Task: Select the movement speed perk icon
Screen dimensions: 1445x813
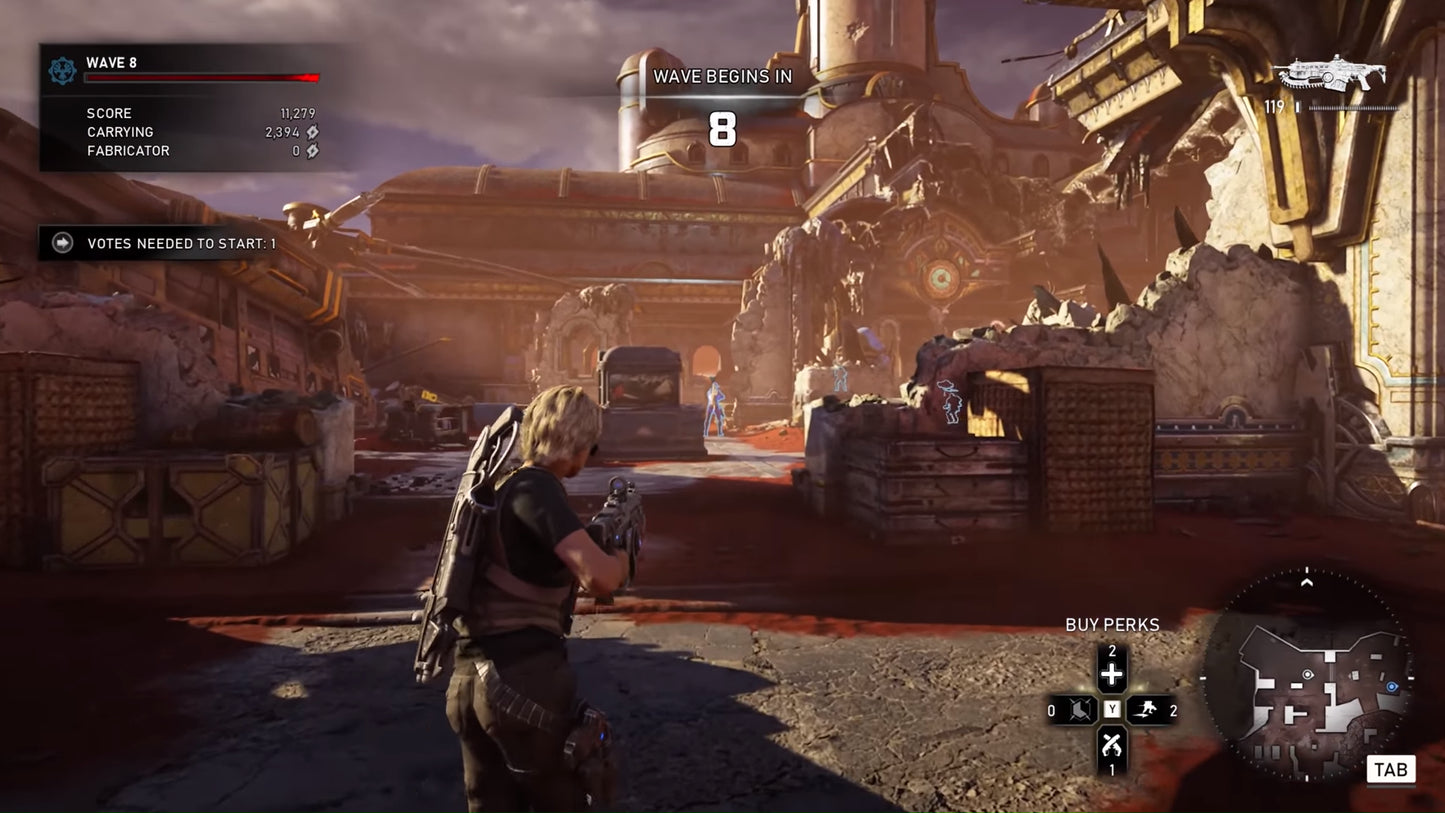Action: (x=1148, y=709)
